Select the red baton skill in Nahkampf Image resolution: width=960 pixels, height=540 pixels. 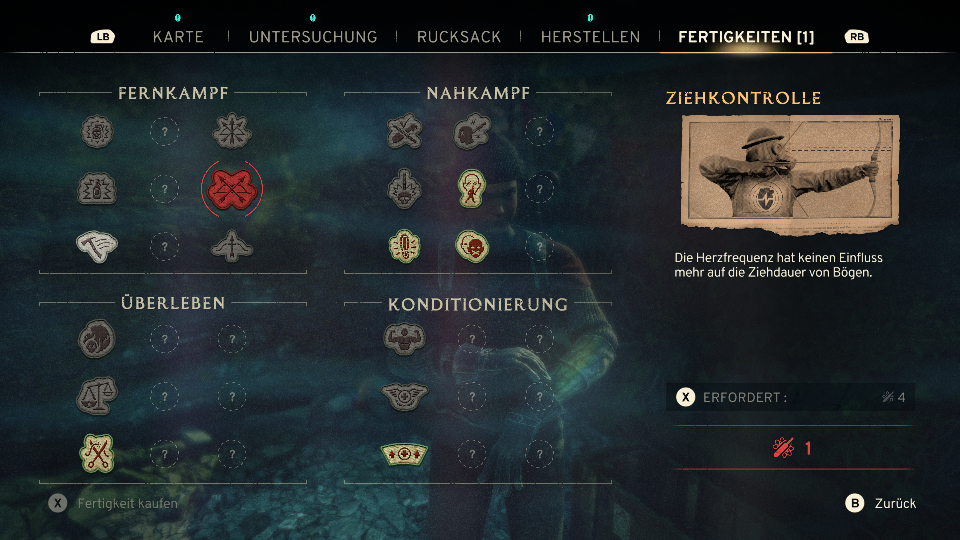[405, 245]
